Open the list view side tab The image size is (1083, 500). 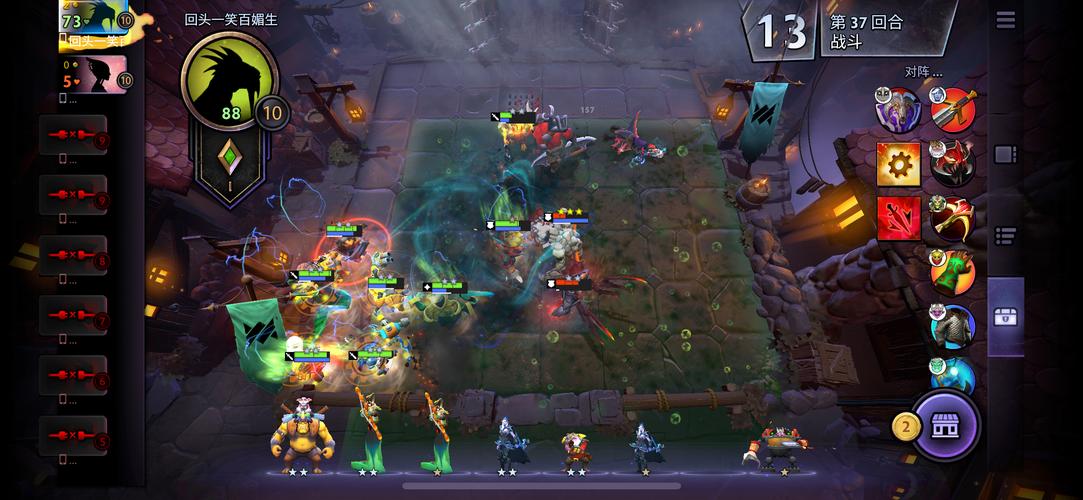[x=1005, y=236]
